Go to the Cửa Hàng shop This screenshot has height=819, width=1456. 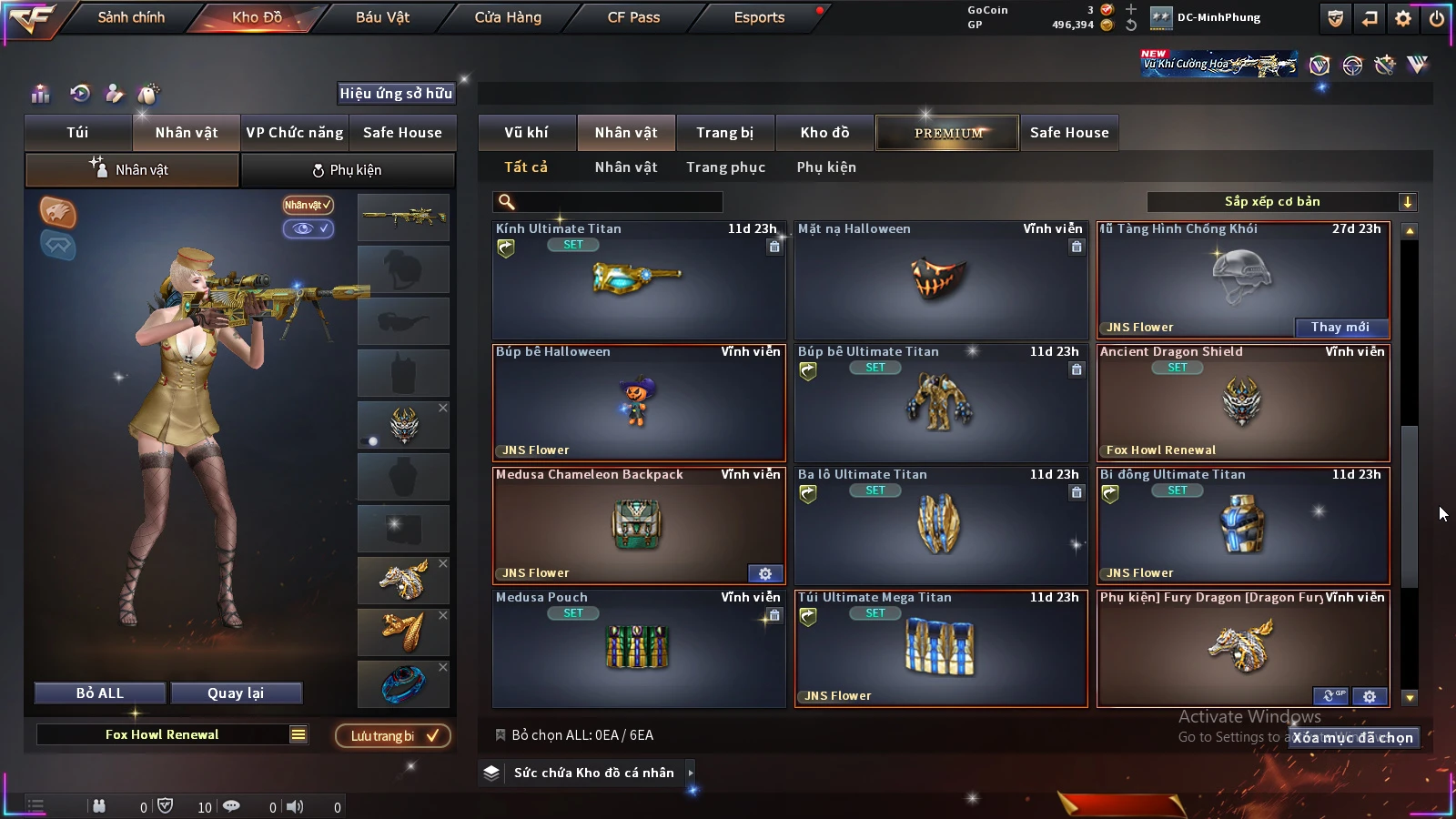click(508, 17)
